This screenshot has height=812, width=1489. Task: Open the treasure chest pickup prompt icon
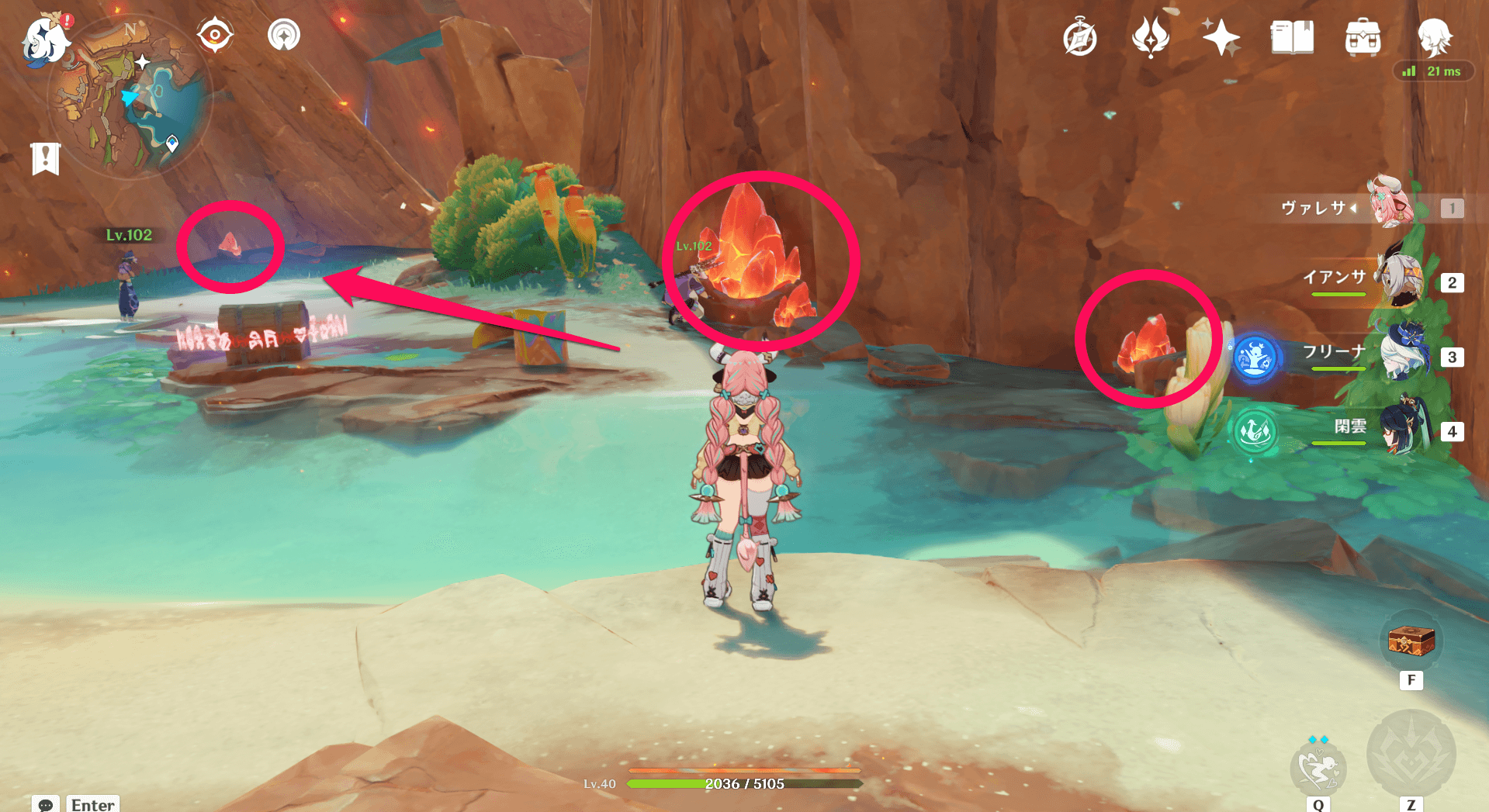(1411, 642)
